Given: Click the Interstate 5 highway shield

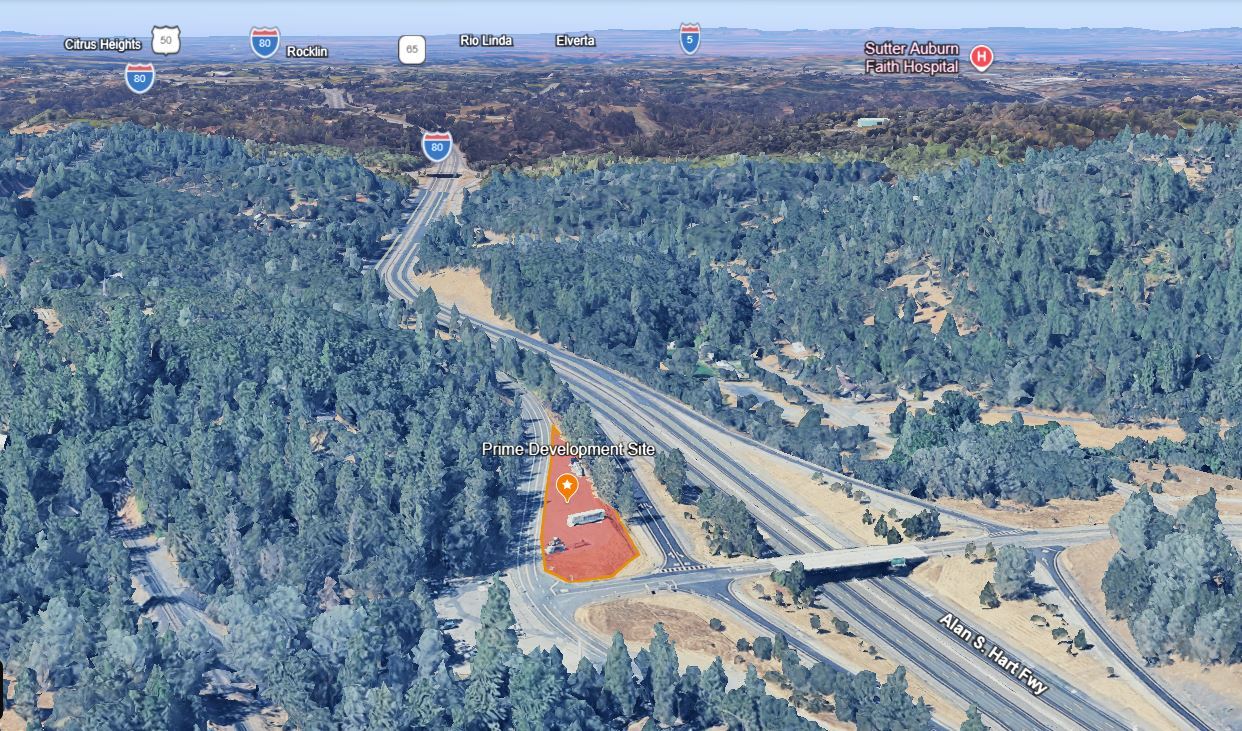Looking at the screenshot, I should click(690, 39).
